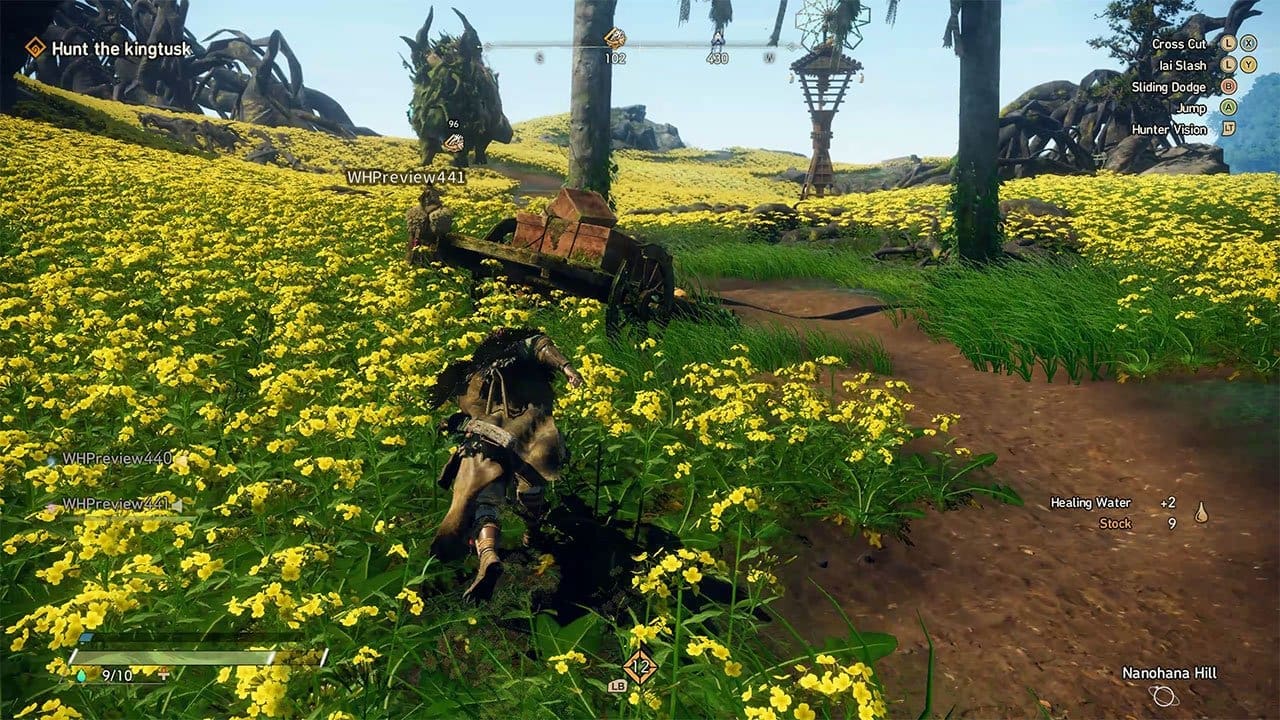This screenshot has height=720, width=1280.
Task: Select the Cross Cut skill entry
Action: (1179, 44)
